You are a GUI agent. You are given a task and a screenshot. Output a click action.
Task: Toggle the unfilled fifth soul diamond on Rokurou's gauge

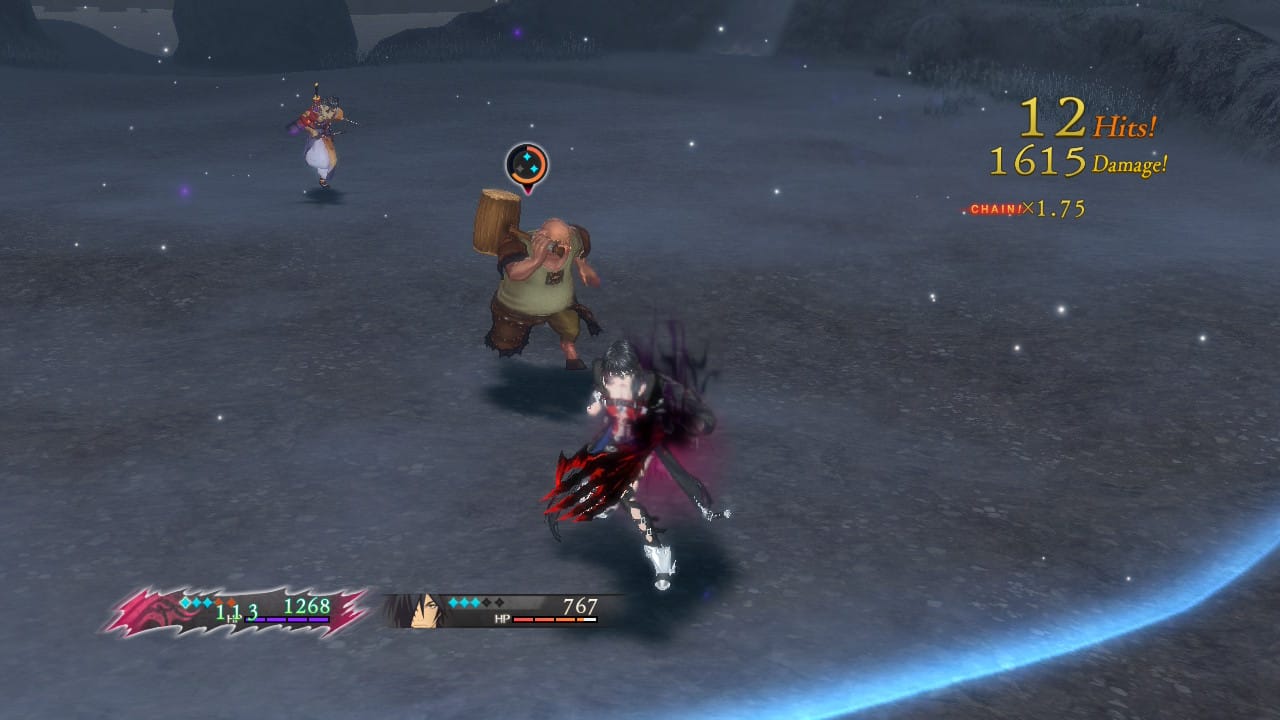[498, 602]
